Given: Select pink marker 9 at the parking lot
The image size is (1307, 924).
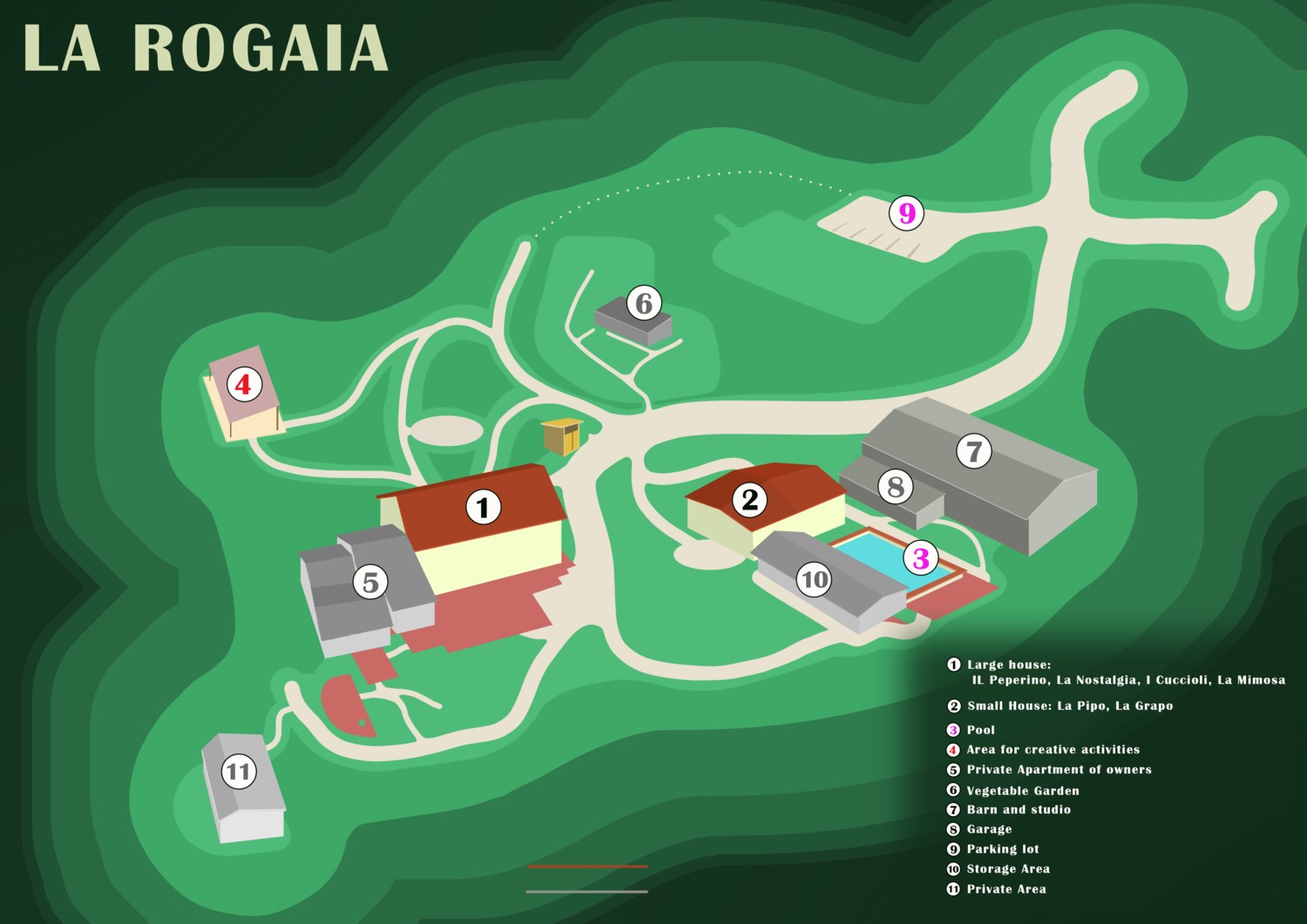Looking at the screenshot, I should click(x=907, y=212).
